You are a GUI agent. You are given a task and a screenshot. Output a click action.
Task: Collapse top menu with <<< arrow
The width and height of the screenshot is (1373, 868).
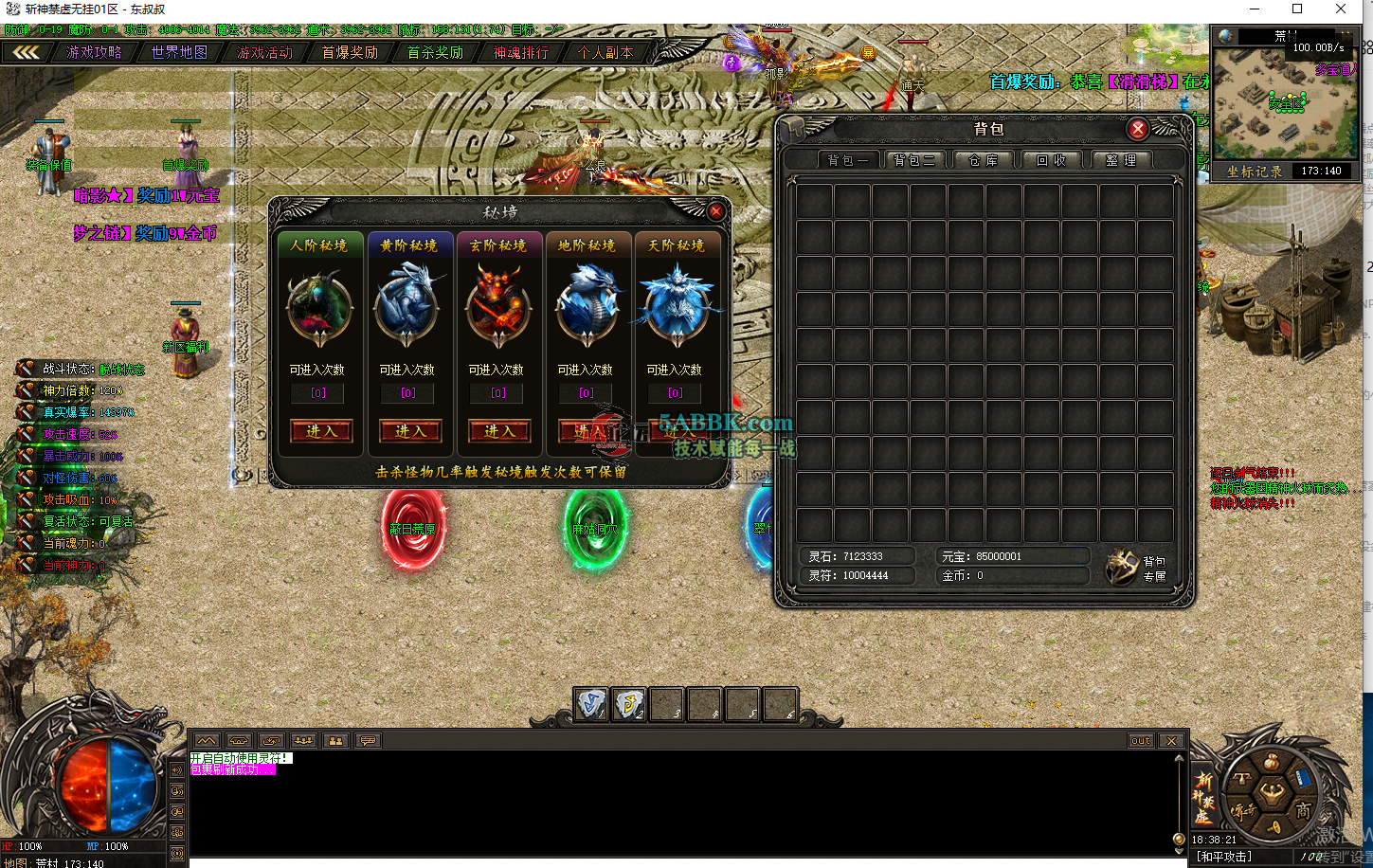click(24, 52)
